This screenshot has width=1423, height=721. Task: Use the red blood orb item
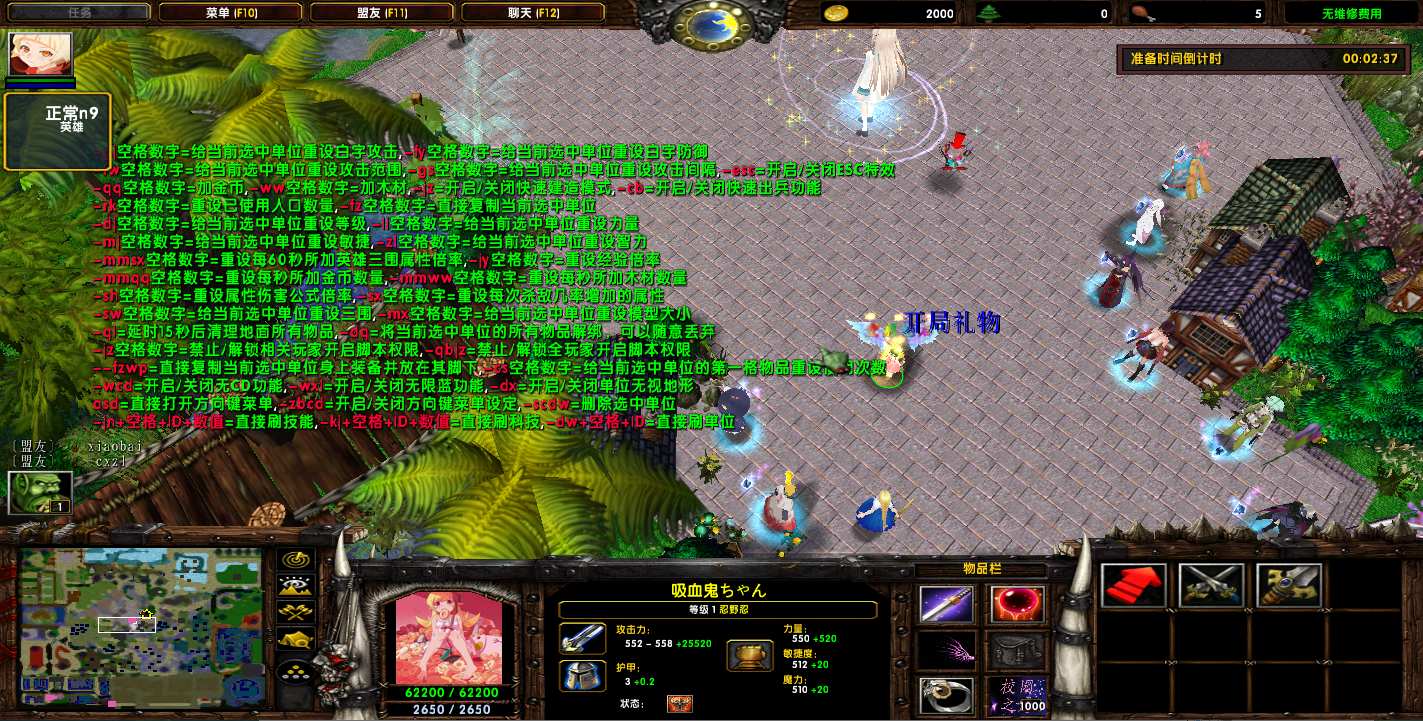[x=1017, y=605]
